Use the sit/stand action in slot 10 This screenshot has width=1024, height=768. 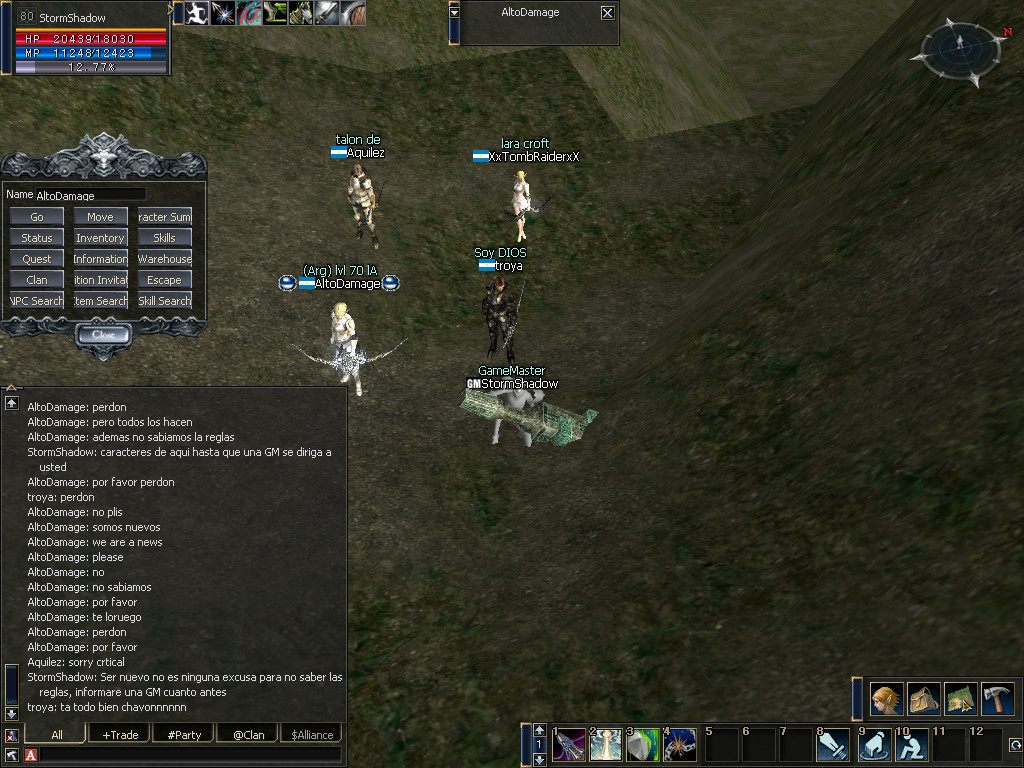click(910, 746)
